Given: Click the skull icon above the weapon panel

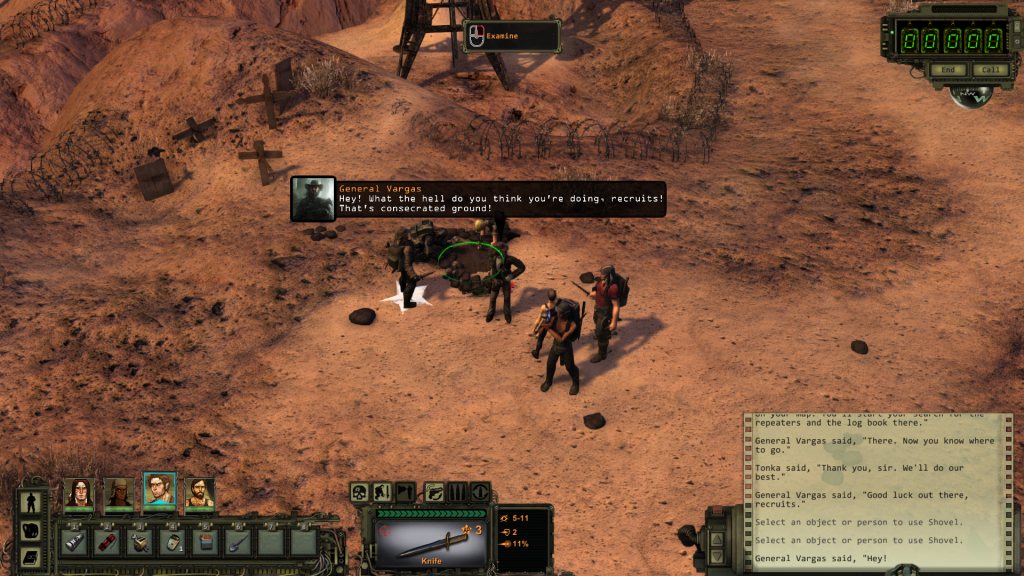Looking at the screenshot, I should point(359,491).
